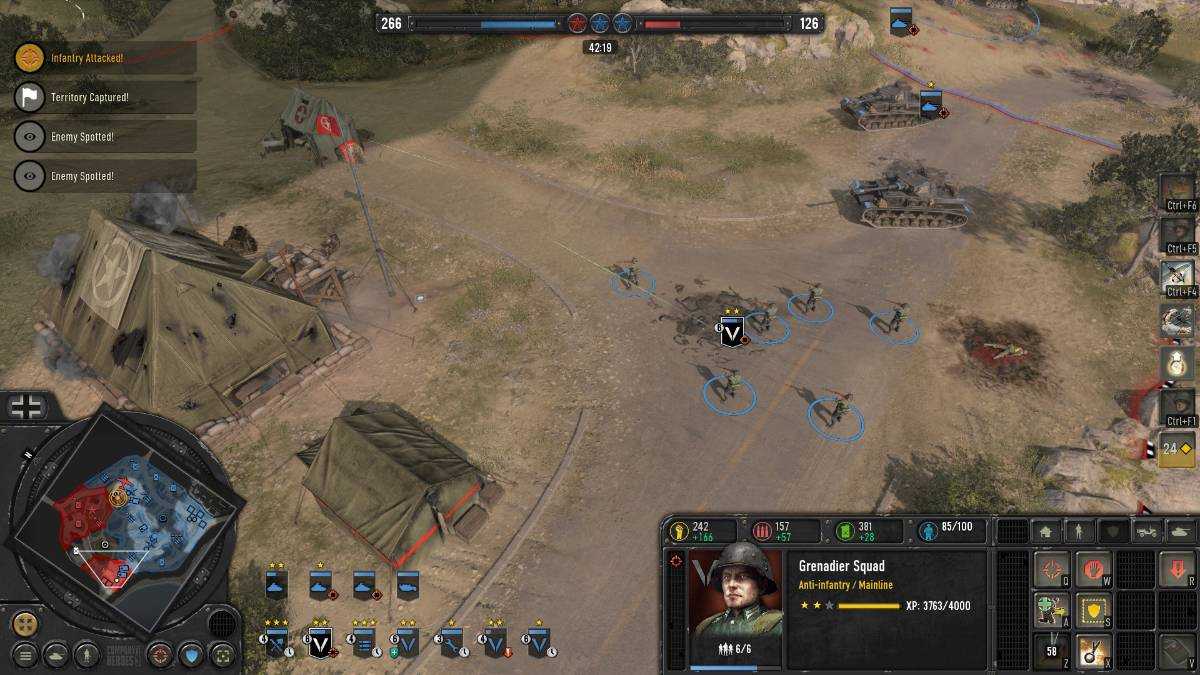Viewport: 1200px width, 675px height.
Task: Select the airstrike ability labeled Ctrl+F4
Action: pyautogui.click(x=1177, y=273)
